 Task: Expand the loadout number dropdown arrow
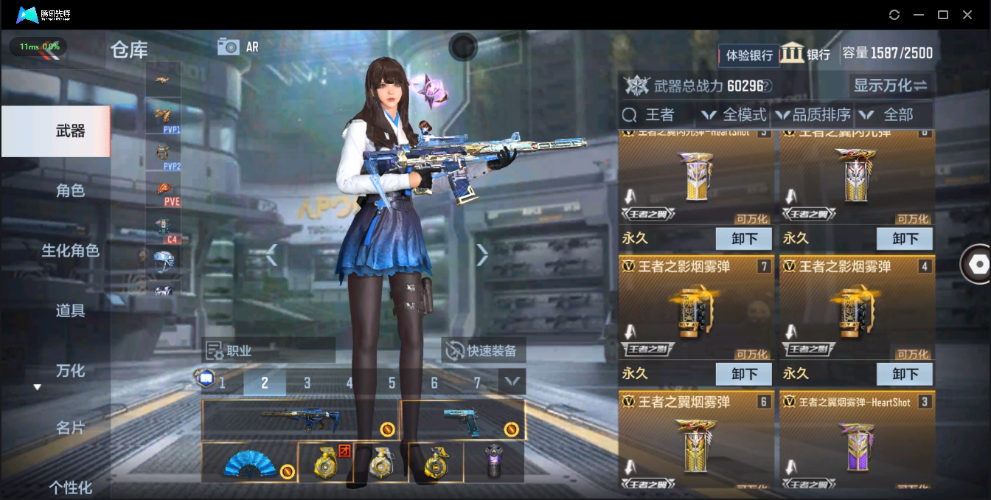point(512,381)
